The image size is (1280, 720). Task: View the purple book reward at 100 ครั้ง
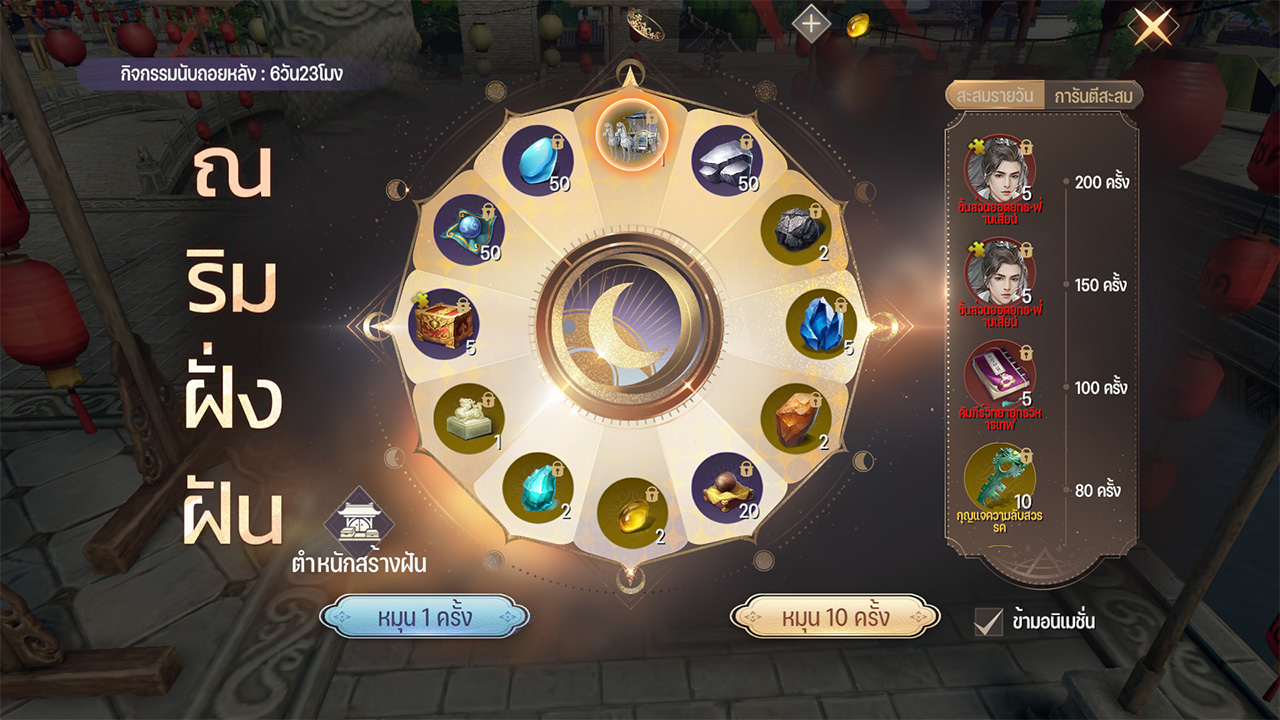pos(1000,375)
